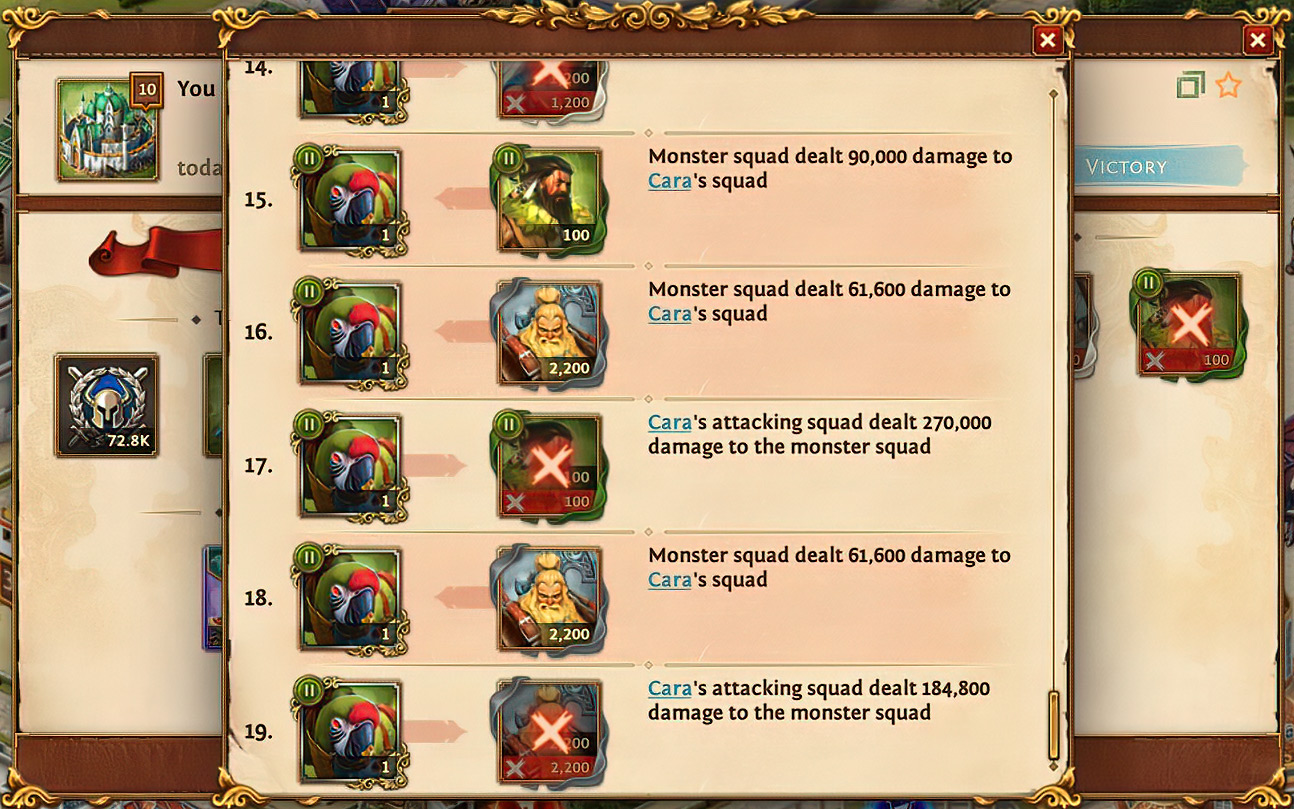1294x809 pixels.
Task: Grab the battle log scrollbar handle
Action: [x=1053, y=724]
